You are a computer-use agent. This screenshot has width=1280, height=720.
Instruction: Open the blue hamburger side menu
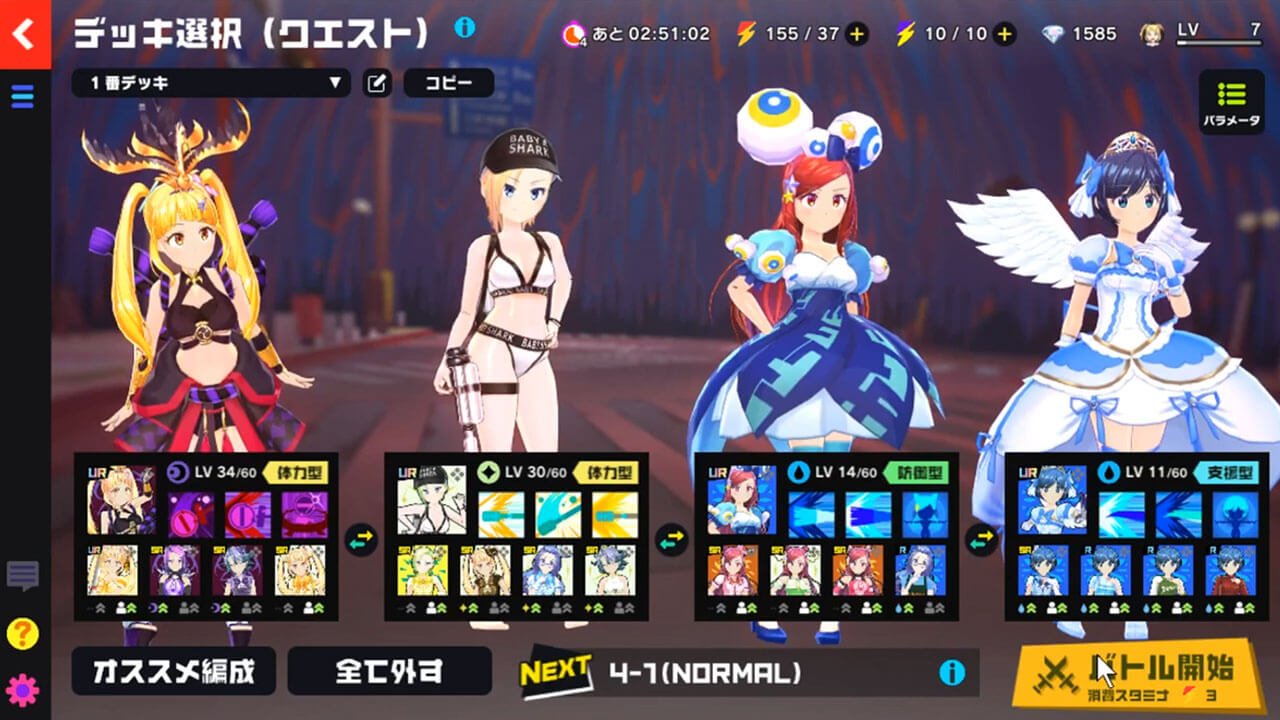22,96
